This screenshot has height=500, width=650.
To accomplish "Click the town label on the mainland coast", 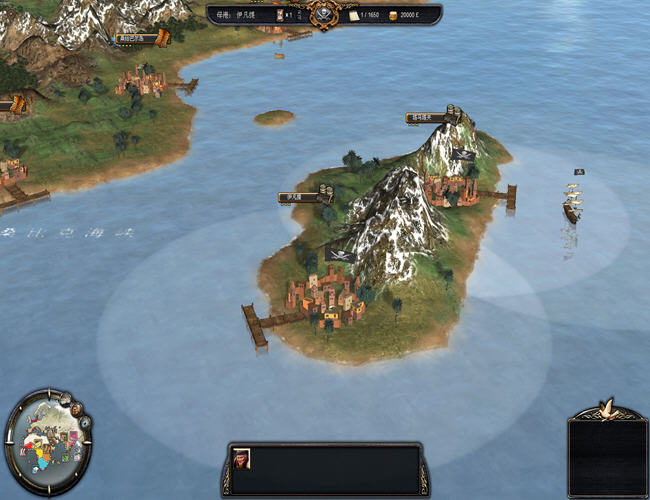I will pyautogui.click(x=136, y=39).
